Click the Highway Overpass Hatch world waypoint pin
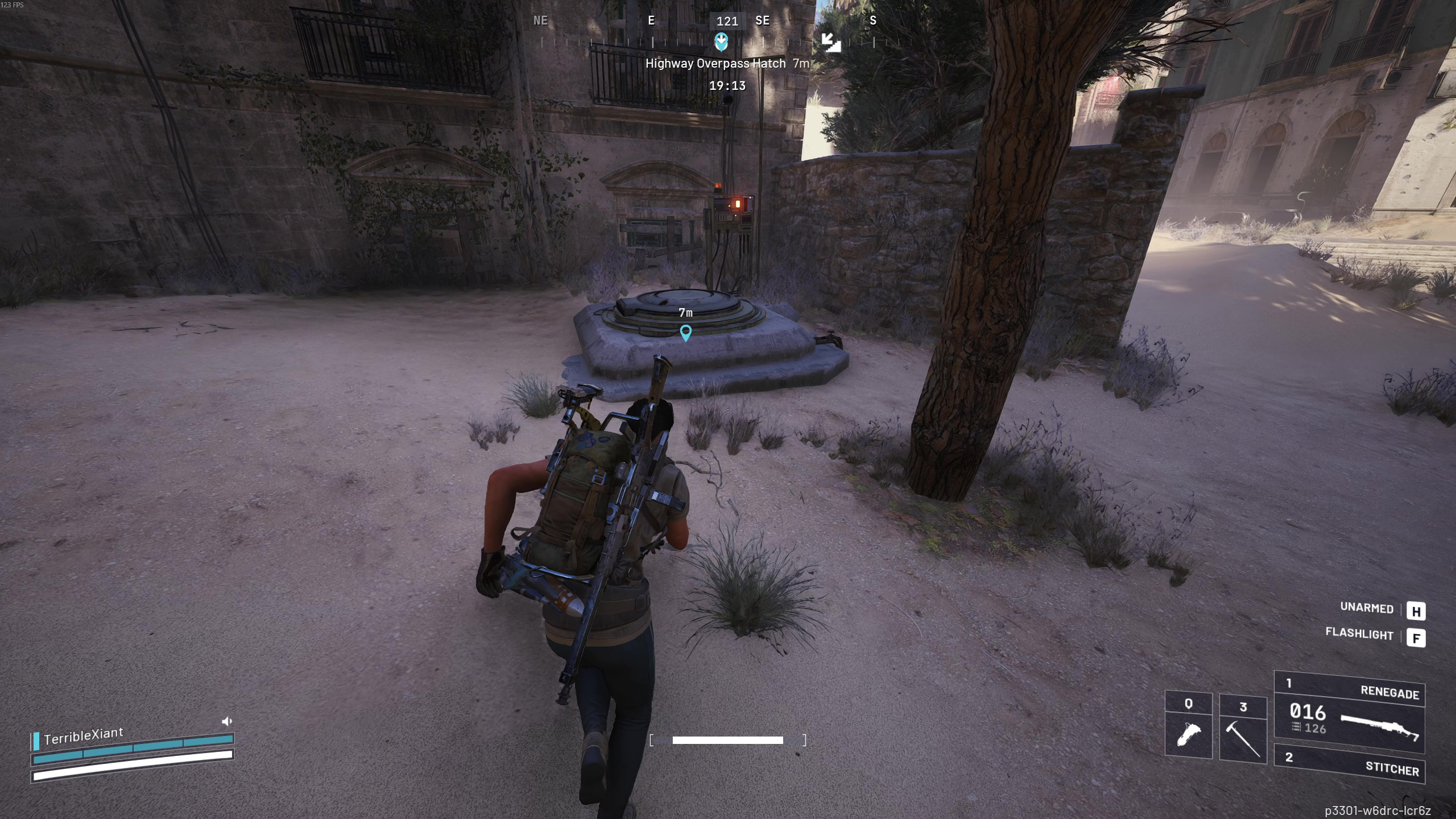Image resolution: width=1456 pixels, height=819 pixels. tap(686, 333)
